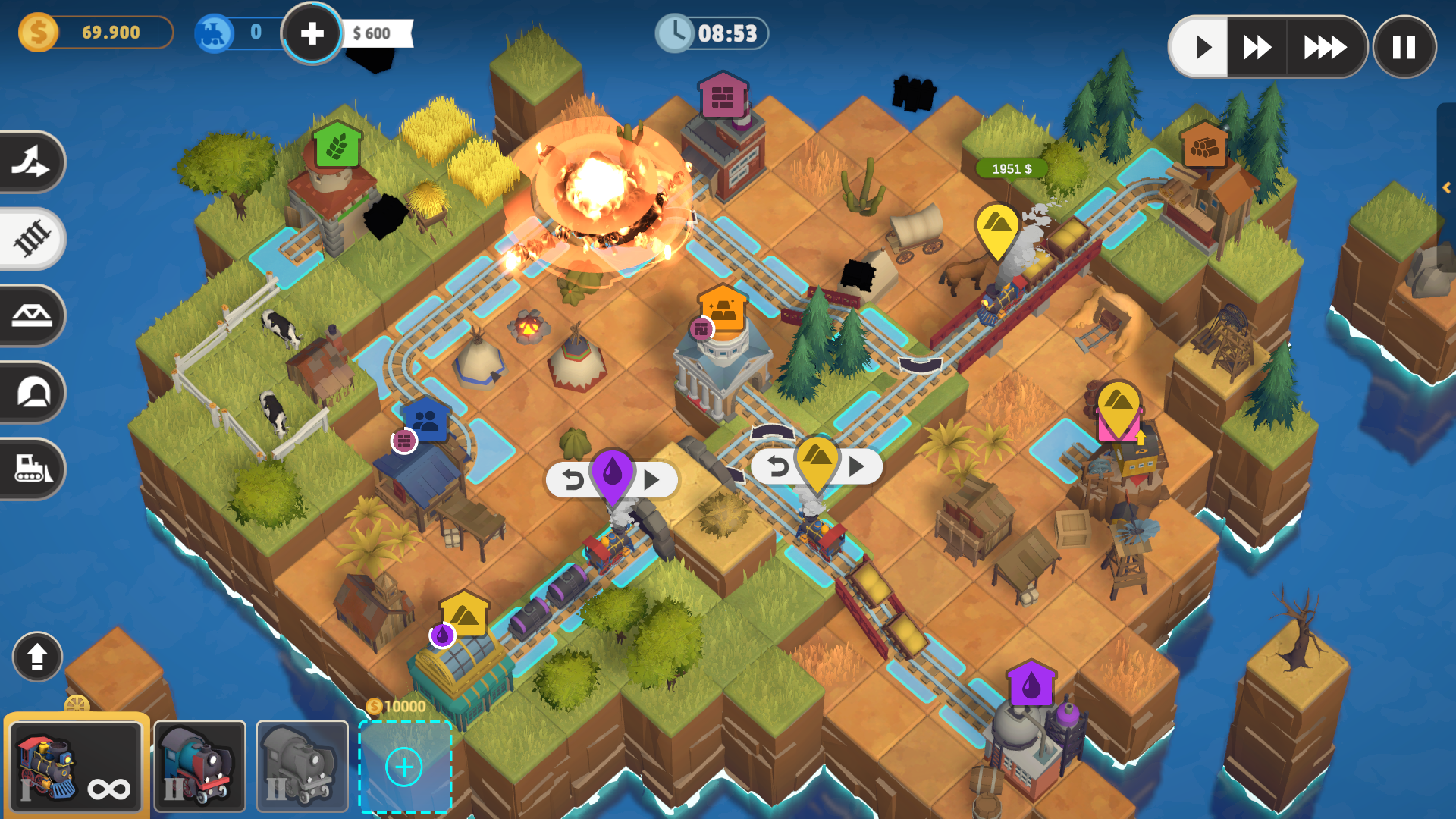Pause the game
1456x819 pixels.
coord(1404,47)
